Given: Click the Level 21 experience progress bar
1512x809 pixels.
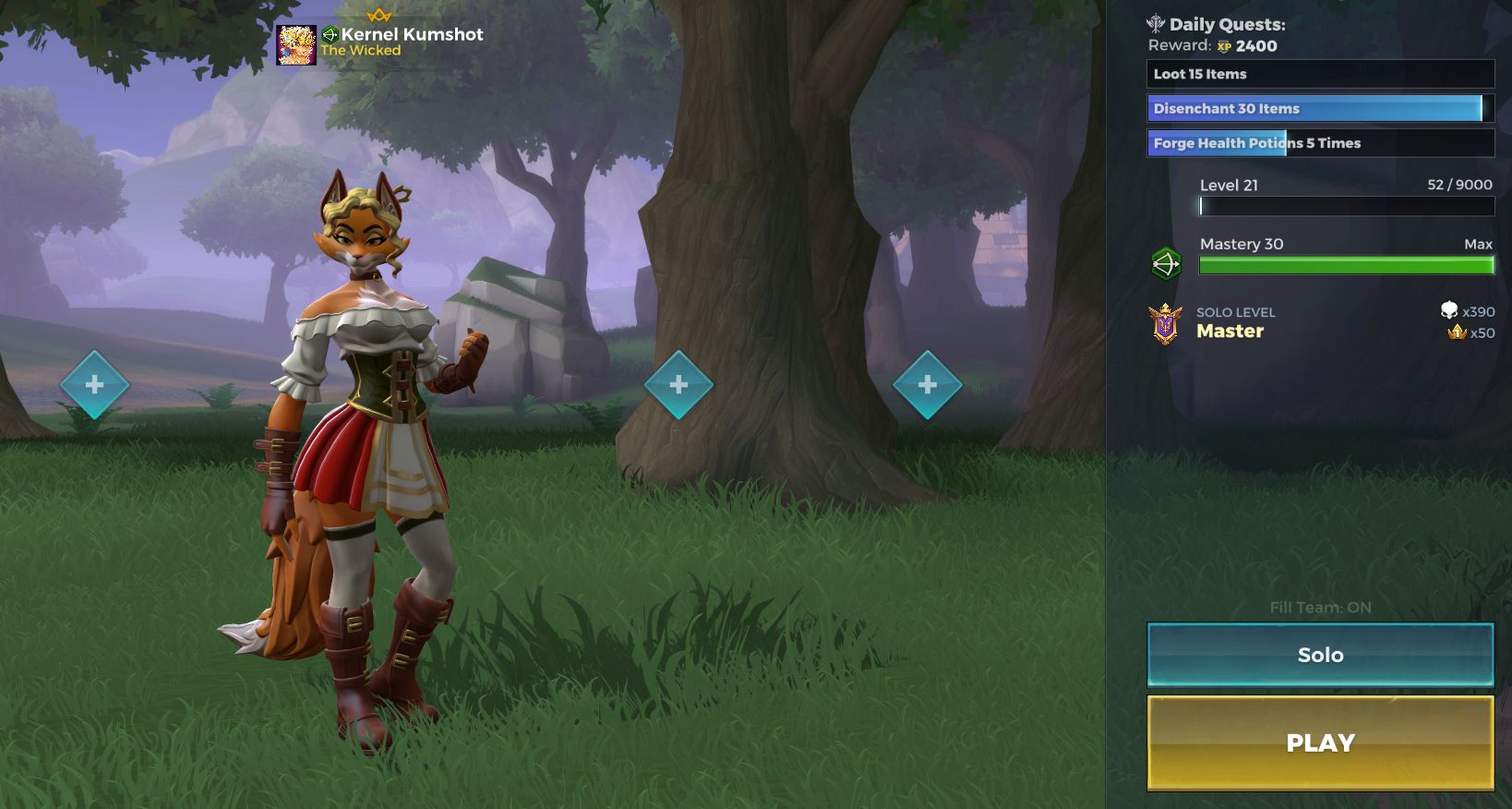Looking at the screenshot, I should pos(1344,206).
